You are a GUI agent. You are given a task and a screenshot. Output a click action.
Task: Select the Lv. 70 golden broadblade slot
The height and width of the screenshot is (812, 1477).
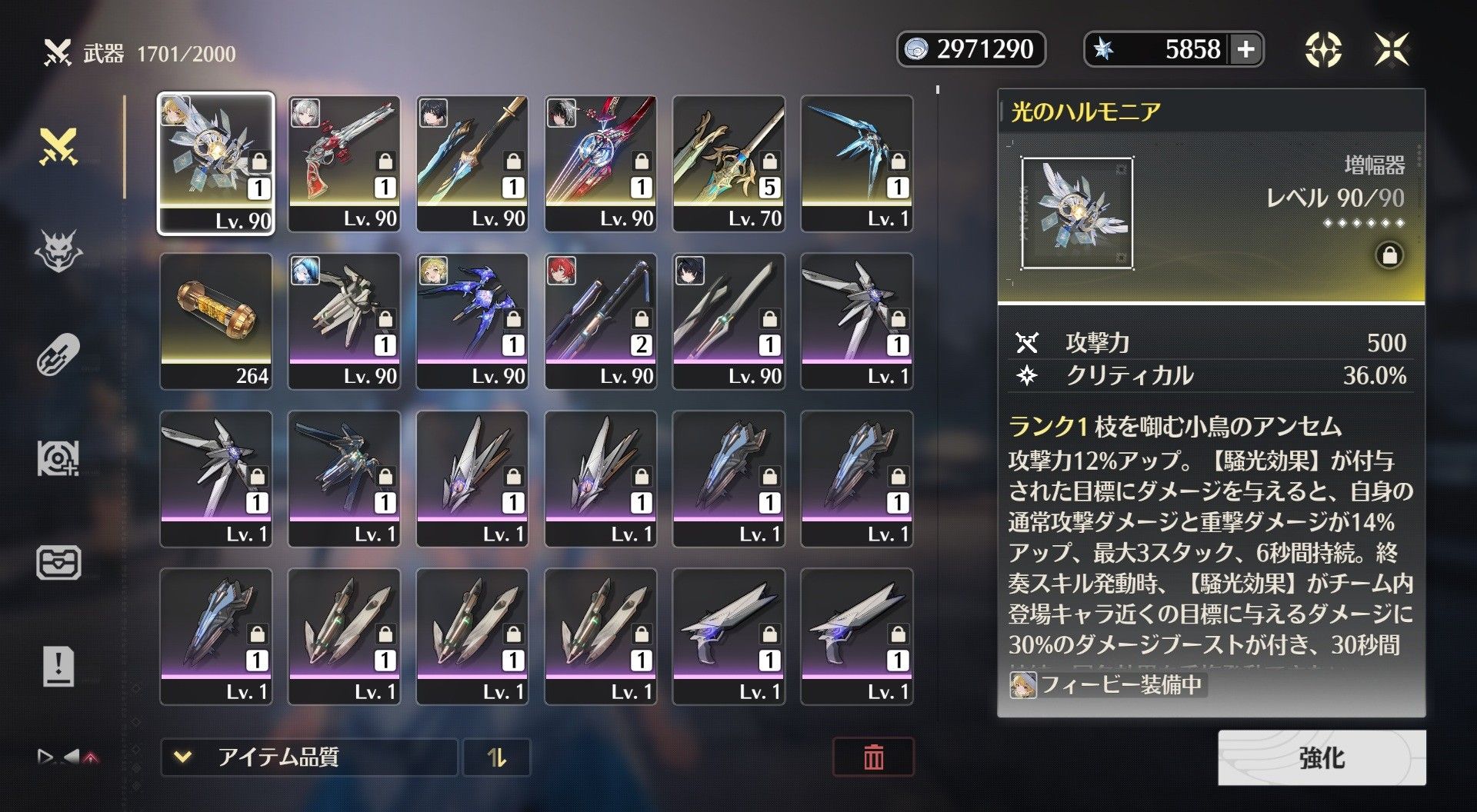pos(728,163)
